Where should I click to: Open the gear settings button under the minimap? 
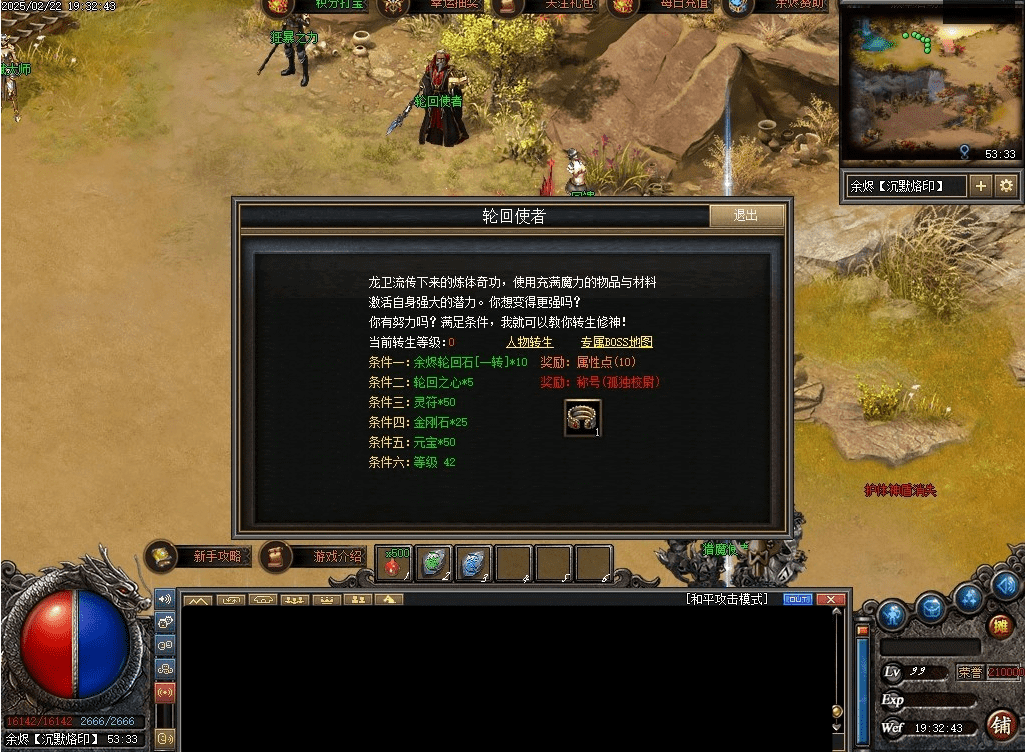click(x=1006, y=186)
